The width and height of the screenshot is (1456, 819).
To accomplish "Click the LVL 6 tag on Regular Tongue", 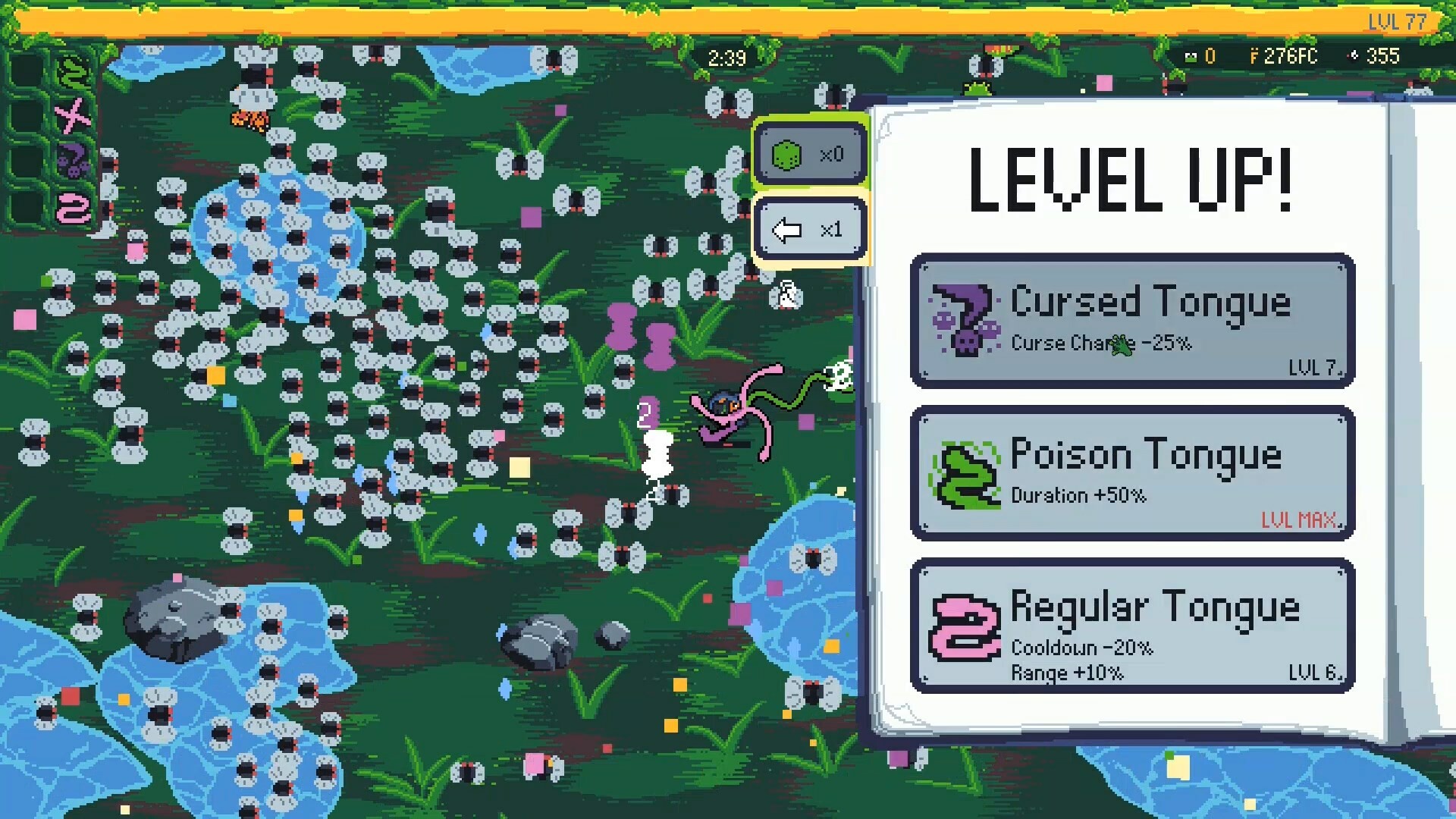I will pyautogui.click(x=1317, y=673).
